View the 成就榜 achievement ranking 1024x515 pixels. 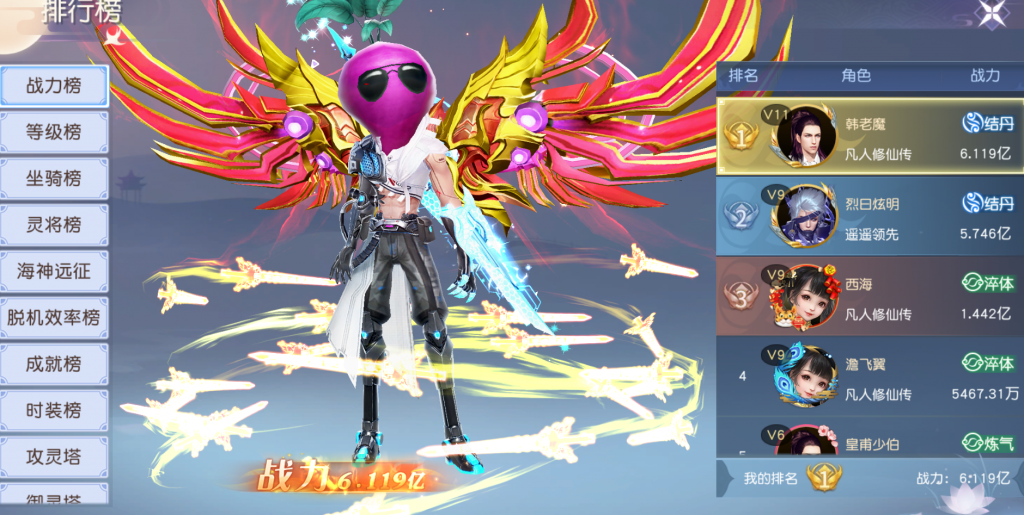point(54,364)
